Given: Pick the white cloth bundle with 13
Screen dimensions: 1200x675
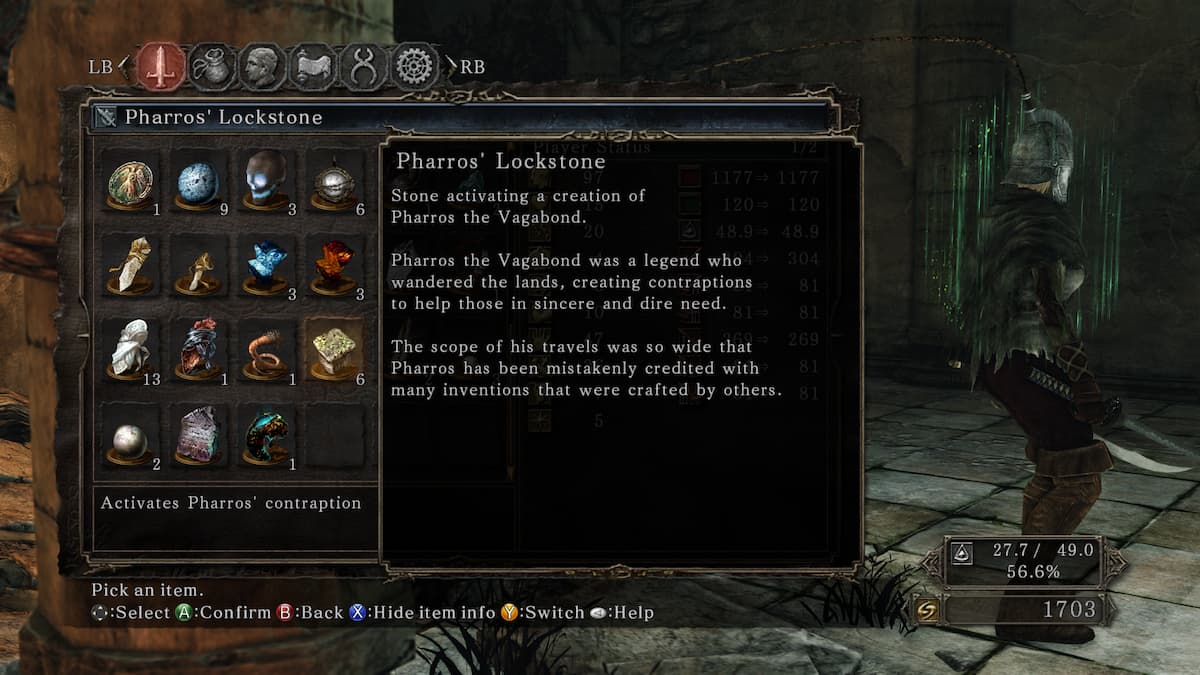Looking at the screenshot, I should pyautogui.click(x=131, y=349).
